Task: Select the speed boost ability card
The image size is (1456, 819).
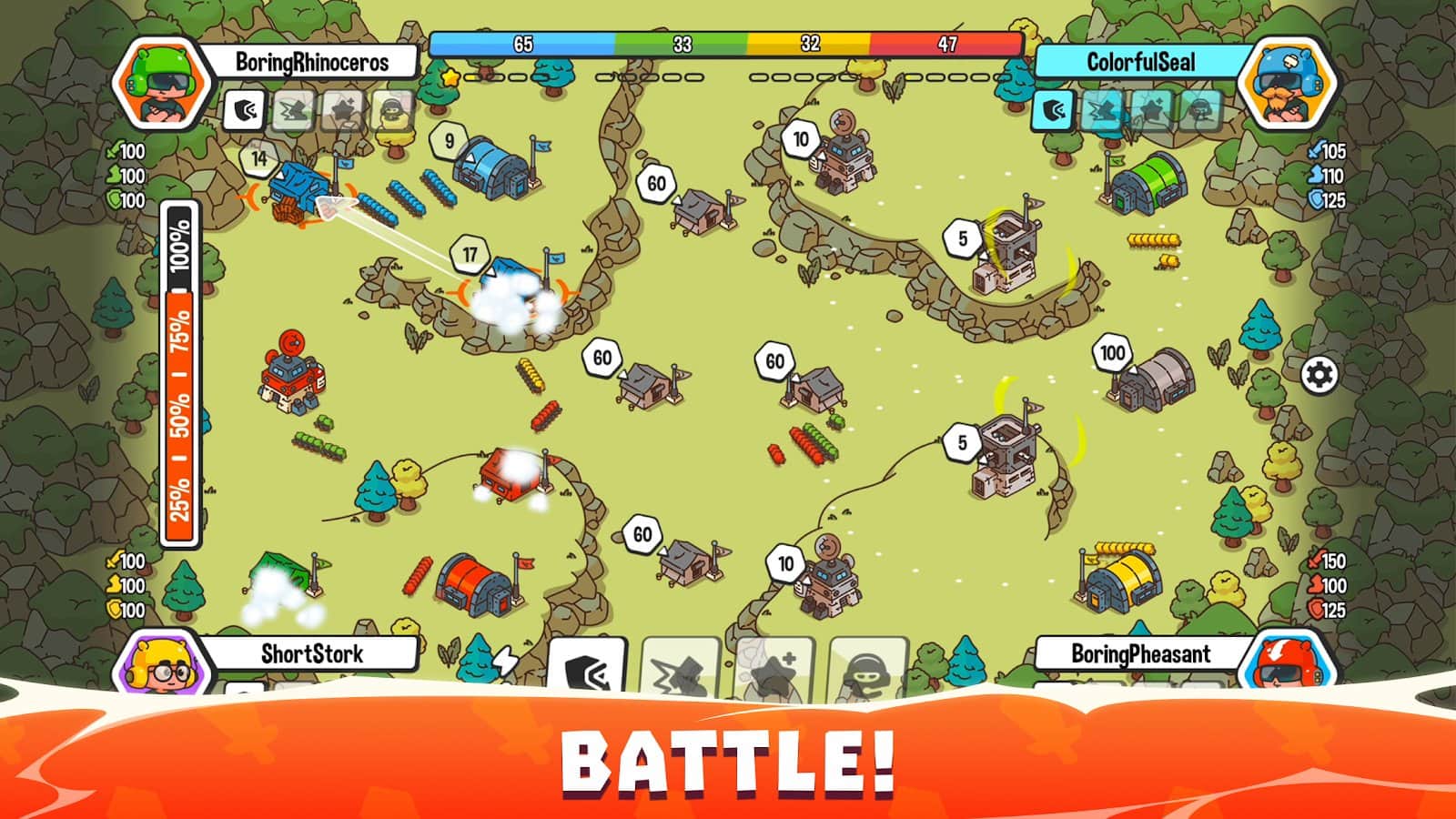Action: point(589,669)
